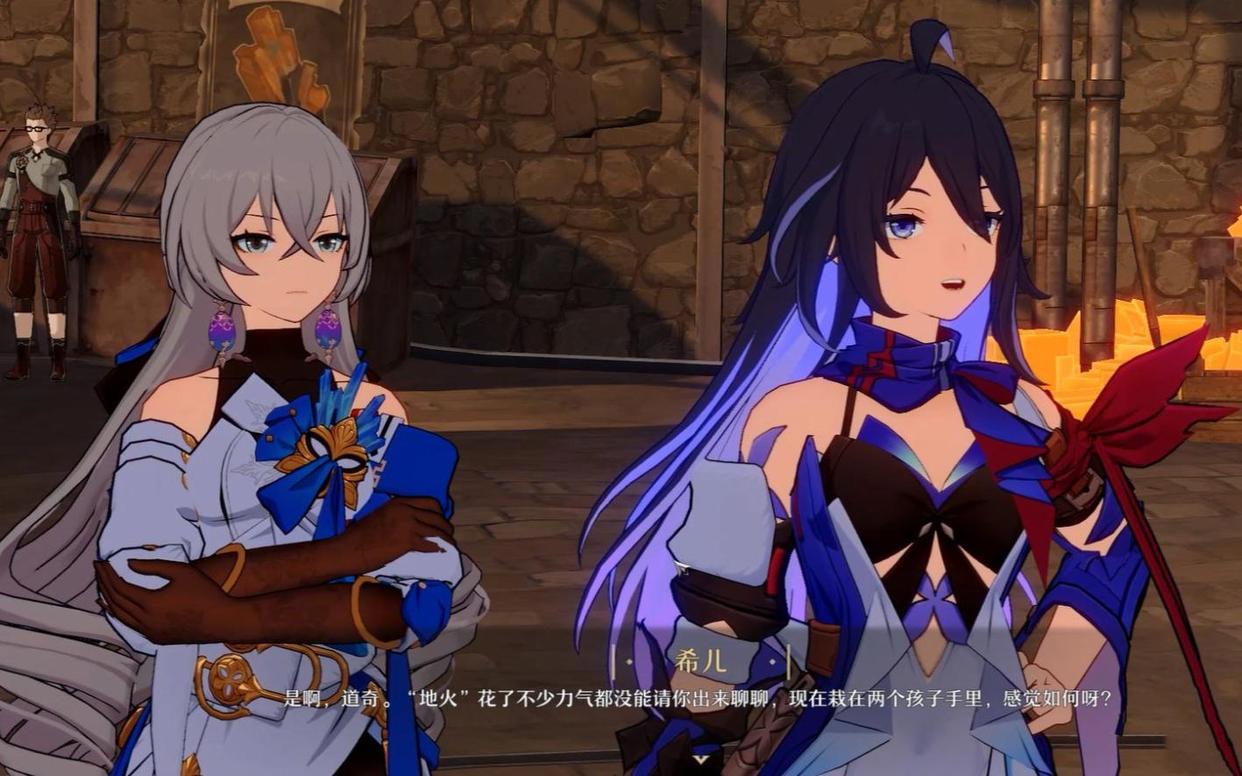Click the dialogue continue arrow below the subtitle

701,760
